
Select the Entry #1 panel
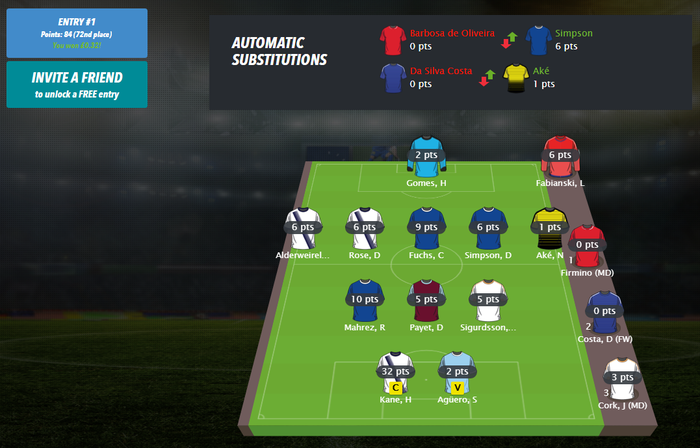pos(76,32)
